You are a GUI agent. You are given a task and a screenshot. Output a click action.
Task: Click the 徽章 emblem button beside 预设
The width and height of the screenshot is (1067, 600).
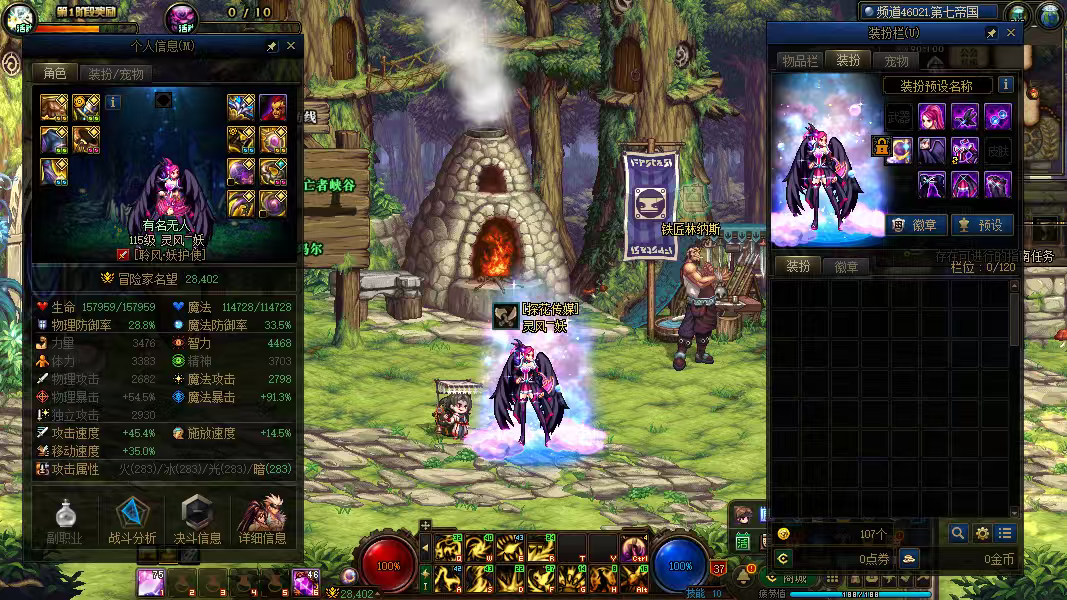pyautogui.click(x=913, y=225)
